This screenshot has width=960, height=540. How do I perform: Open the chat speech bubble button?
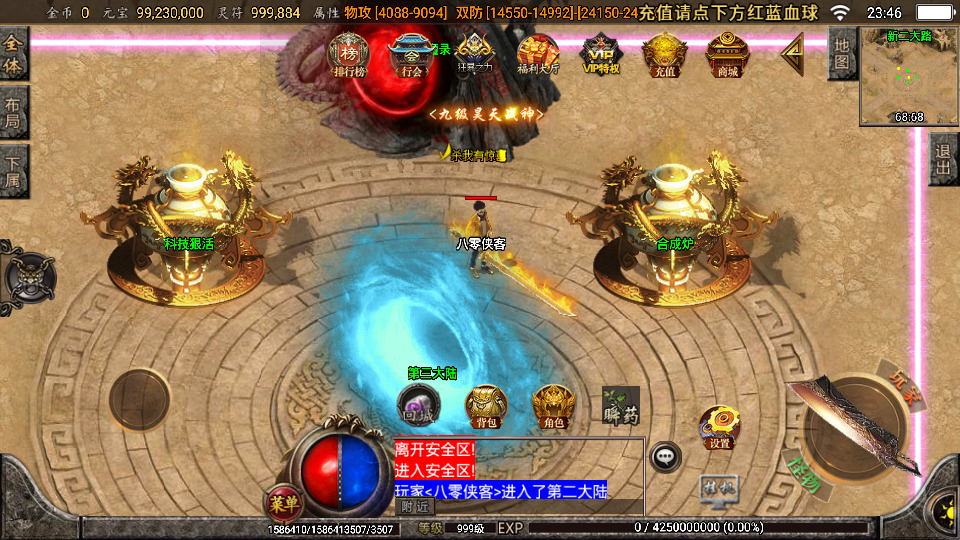pos(665,457)
